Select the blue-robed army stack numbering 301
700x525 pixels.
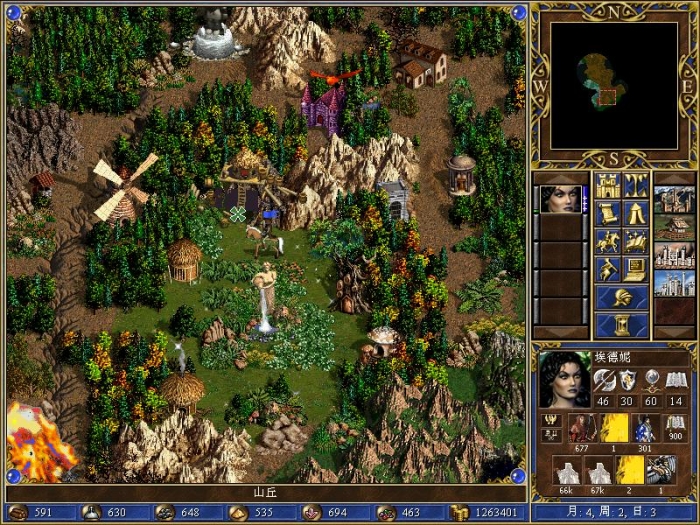coord(645,430)
